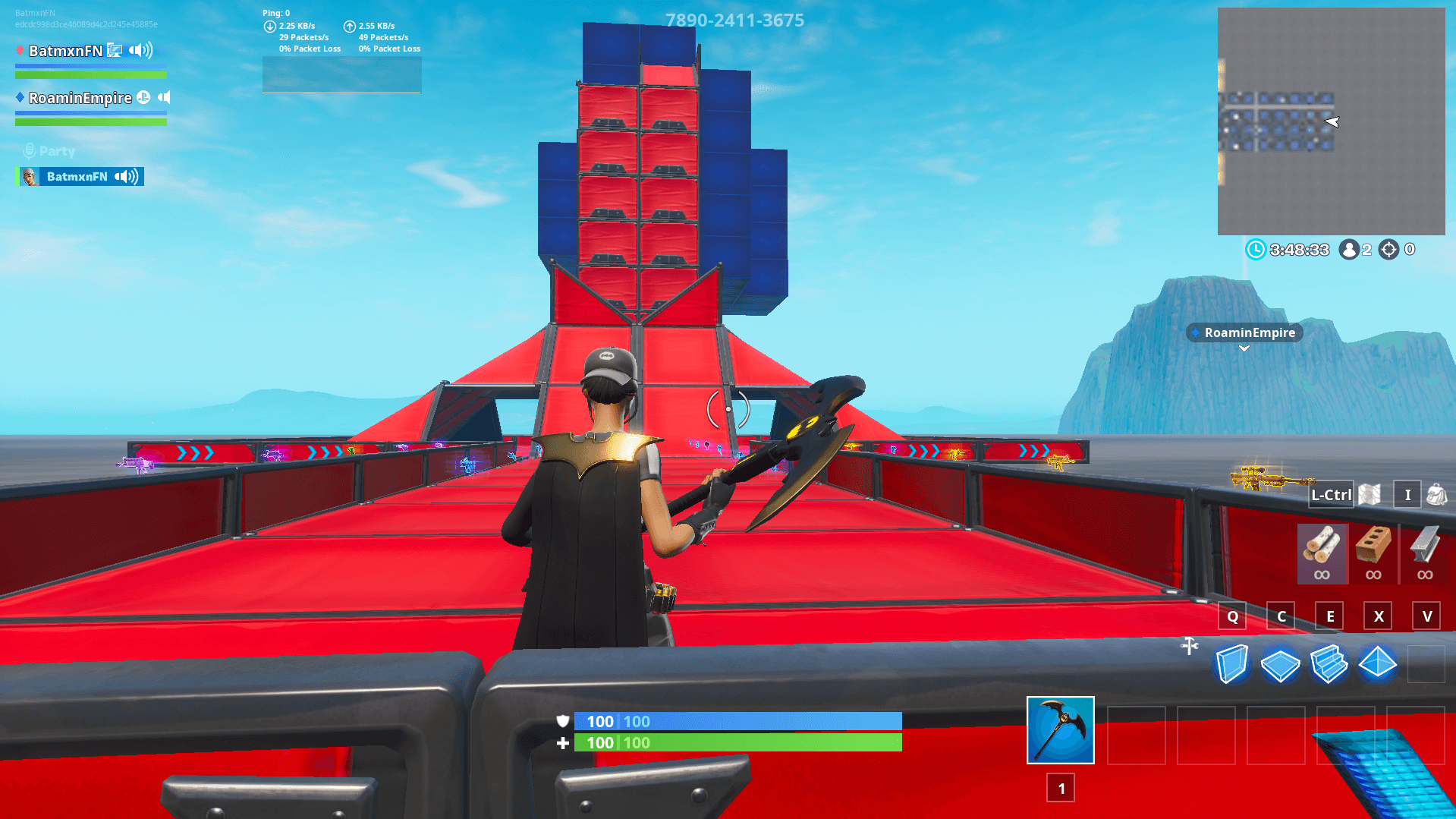Mute BatmxnFN's speaker icon

[137, 50]
